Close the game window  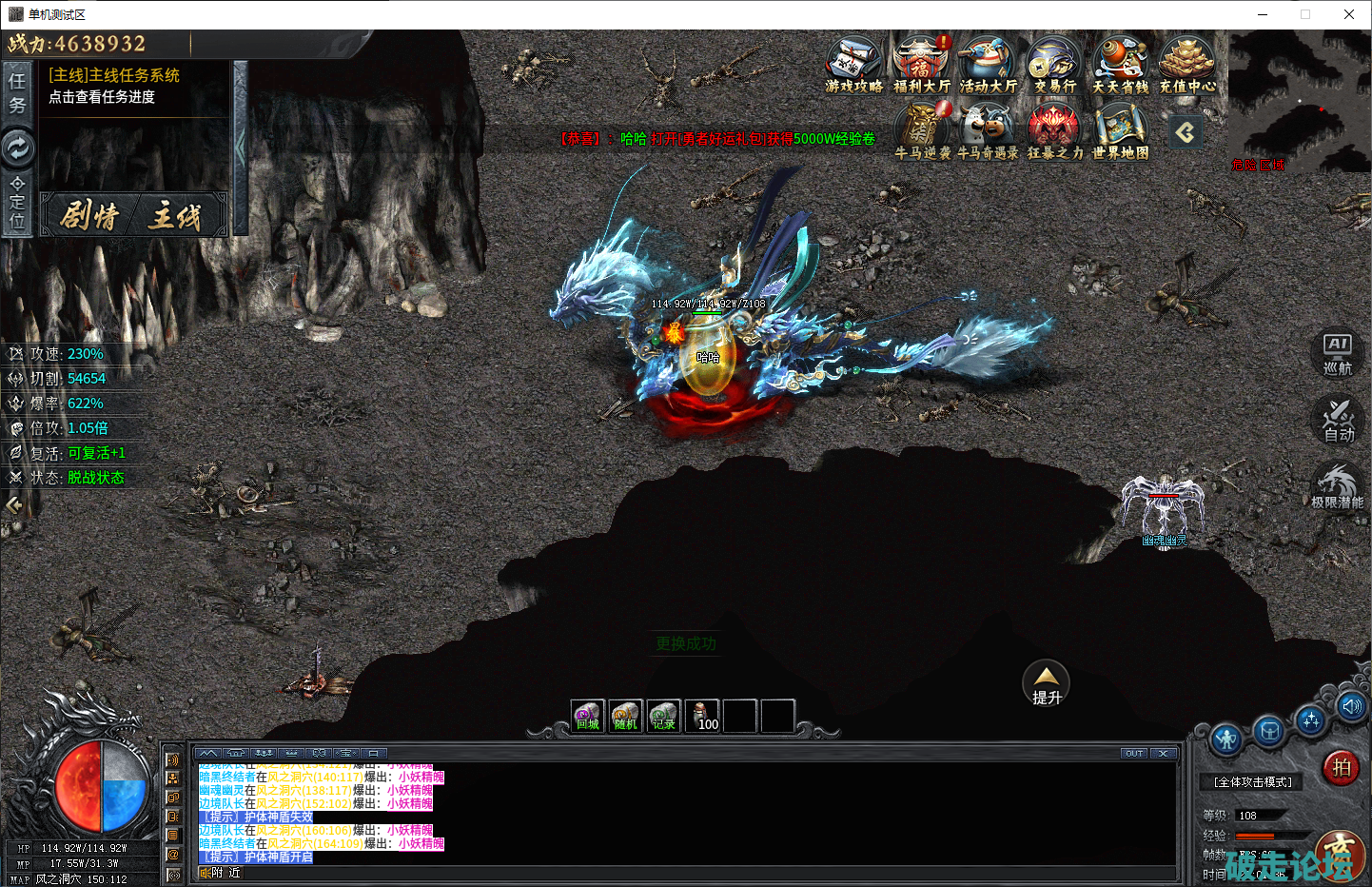click(x=1348, y=14)
